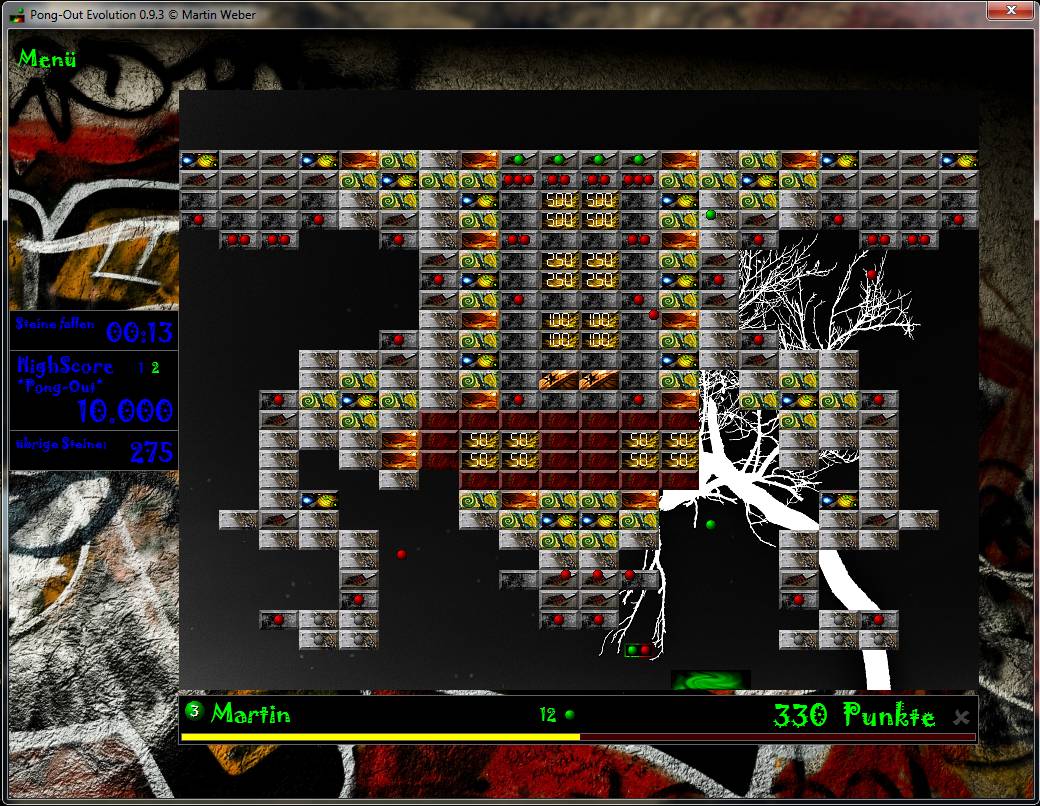This screenshot has width=1040, height=806.
Task: Open the green Menü entry
Action: (x=47, y=58)
